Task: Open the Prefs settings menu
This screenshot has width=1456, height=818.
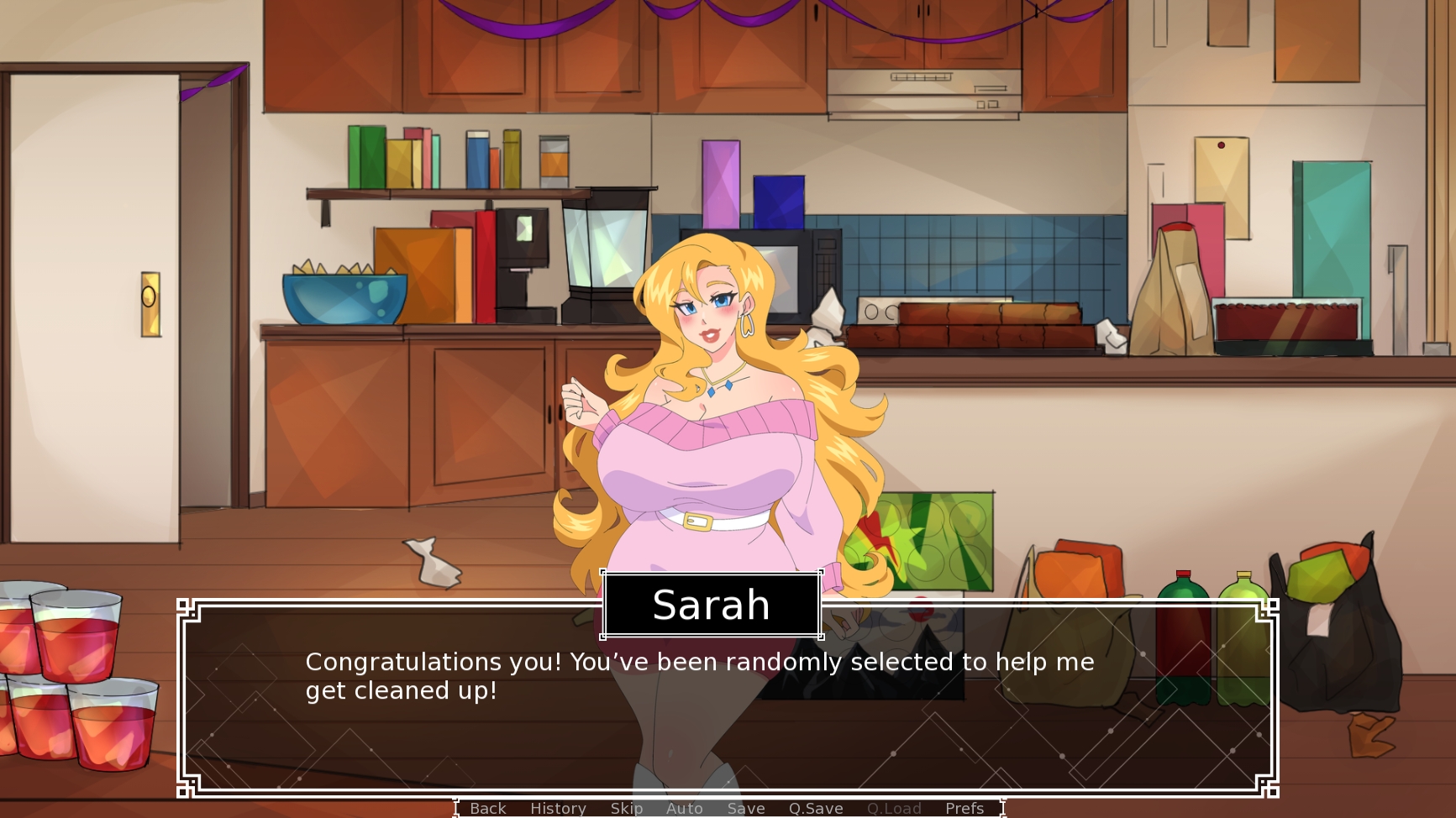Action: click(964, 808)
